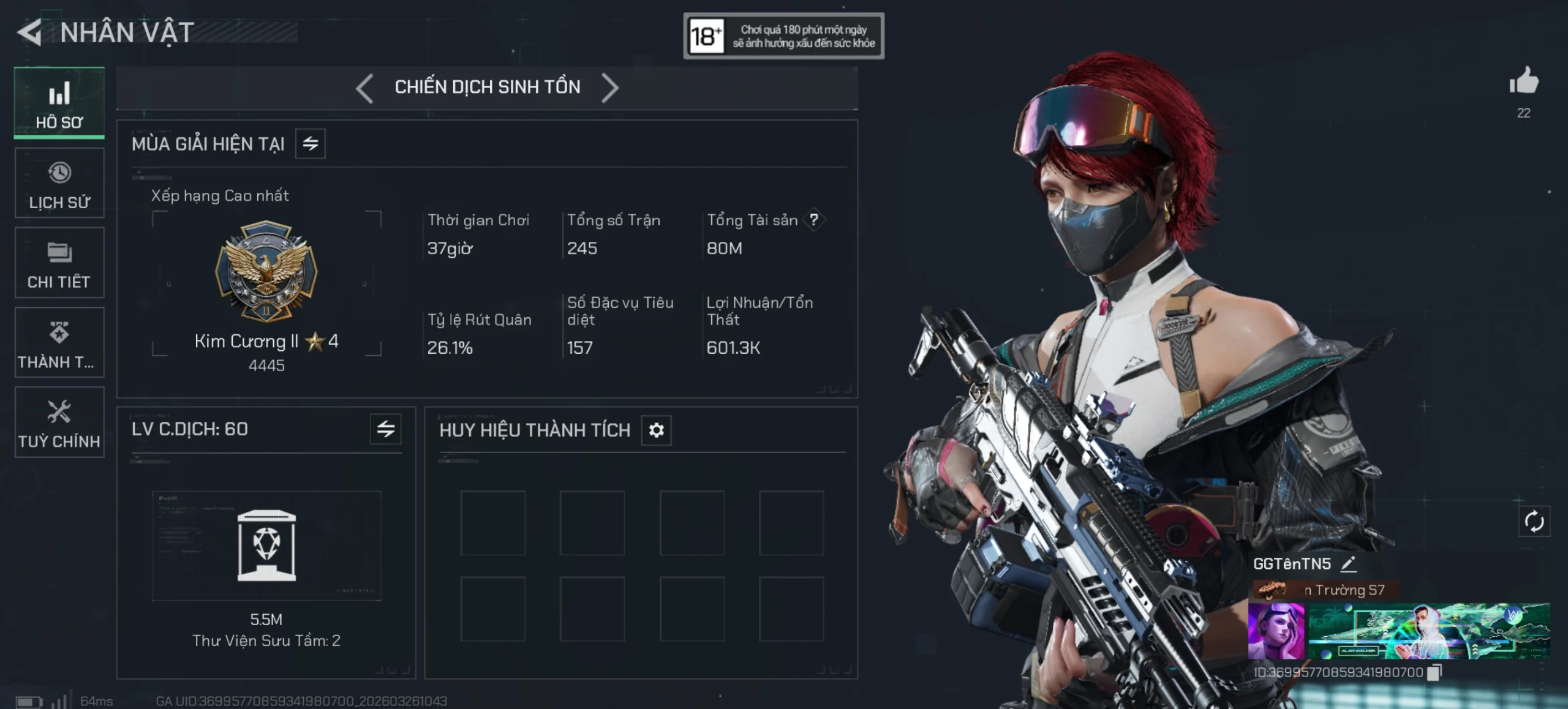The height and width of the screenshot is (709, 1568).
Task: Open the Tuỳ Chỉnh customization tab
Action: pos(59,422)
